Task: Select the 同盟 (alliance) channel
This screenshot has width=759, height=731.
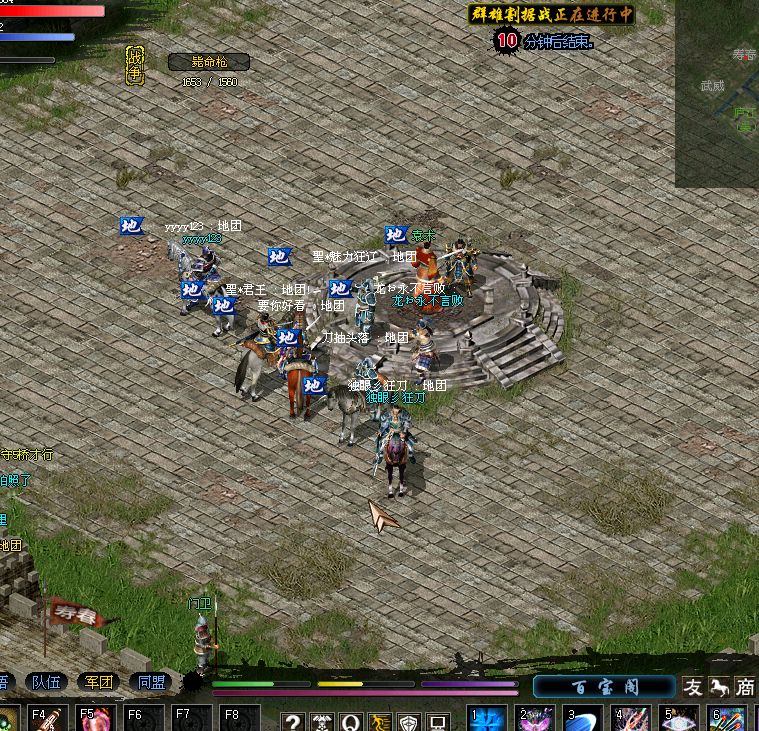Action: click(152, 683)
